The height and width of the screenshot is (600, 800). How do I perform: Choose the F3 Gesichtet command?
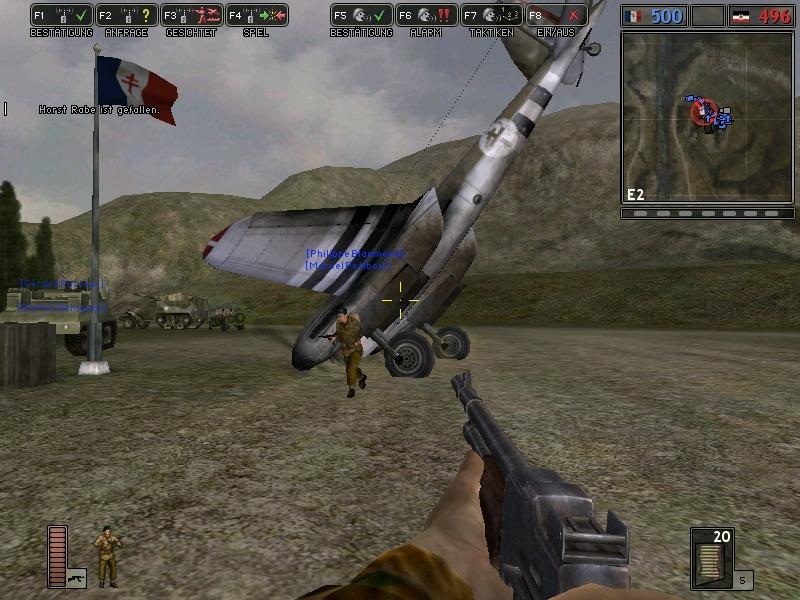[x=192, y=16]
